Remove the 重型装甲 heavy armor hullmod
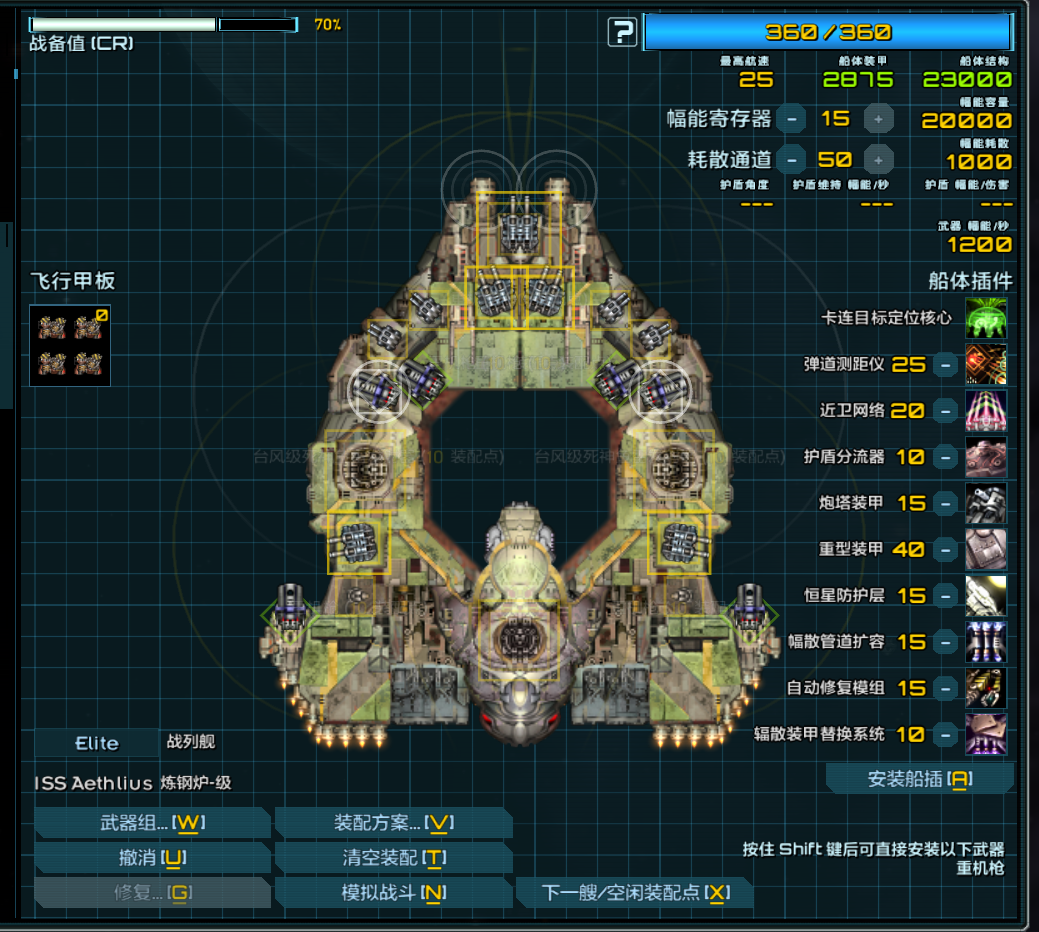The width and height of the screenshot is (1039, 932). [945, 549]
